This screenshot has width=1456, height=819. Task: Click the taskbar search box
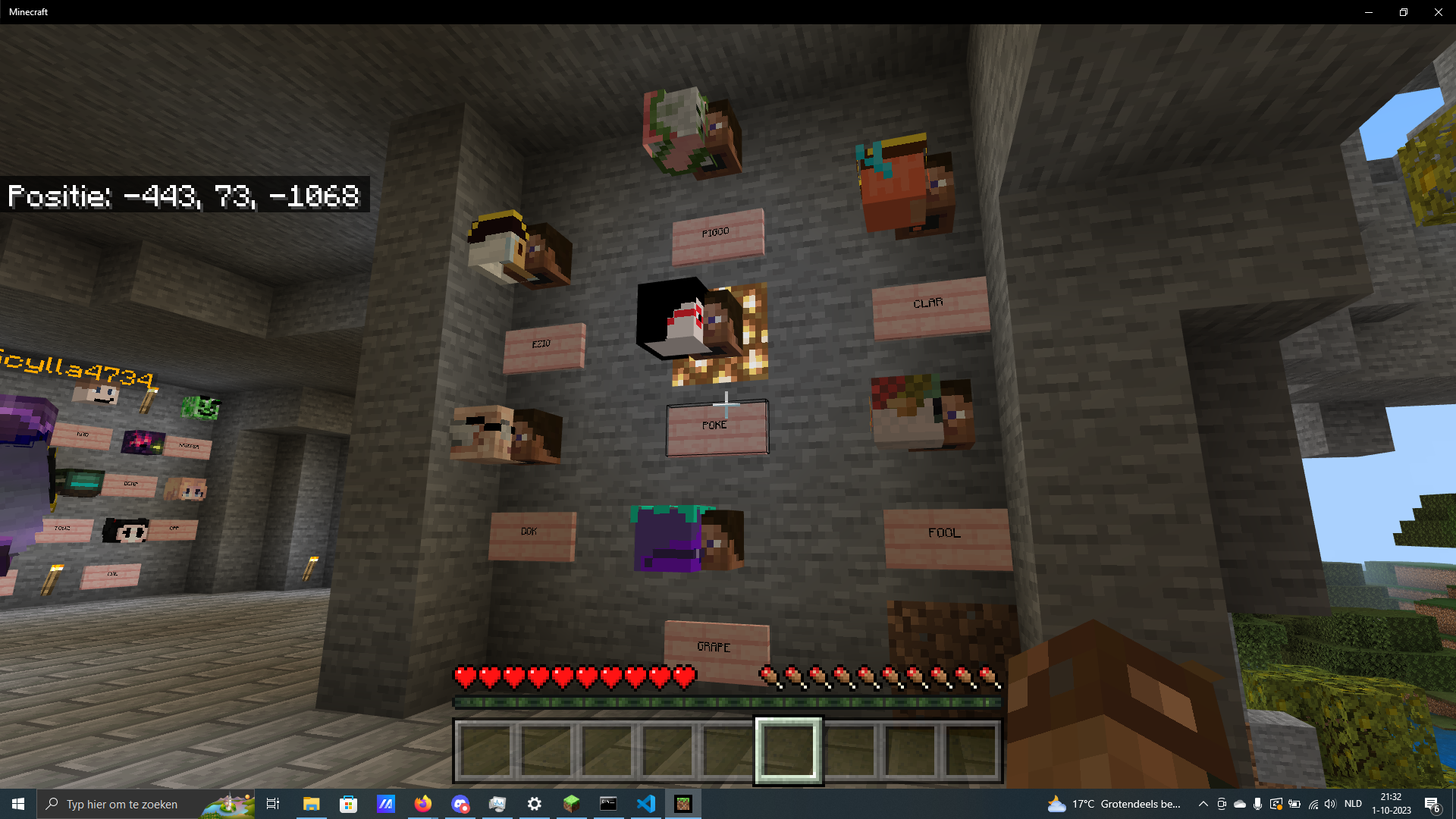point(129,804)
